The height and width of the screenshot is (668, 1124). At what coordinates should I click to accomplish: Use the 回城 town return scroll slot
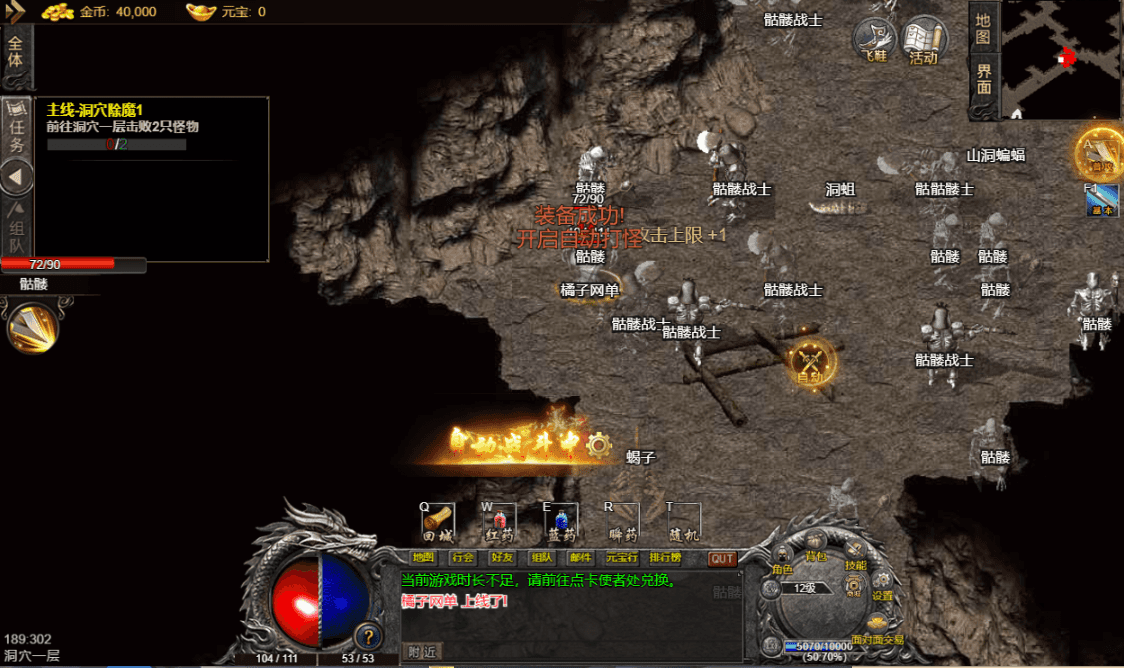click(438, 520)
